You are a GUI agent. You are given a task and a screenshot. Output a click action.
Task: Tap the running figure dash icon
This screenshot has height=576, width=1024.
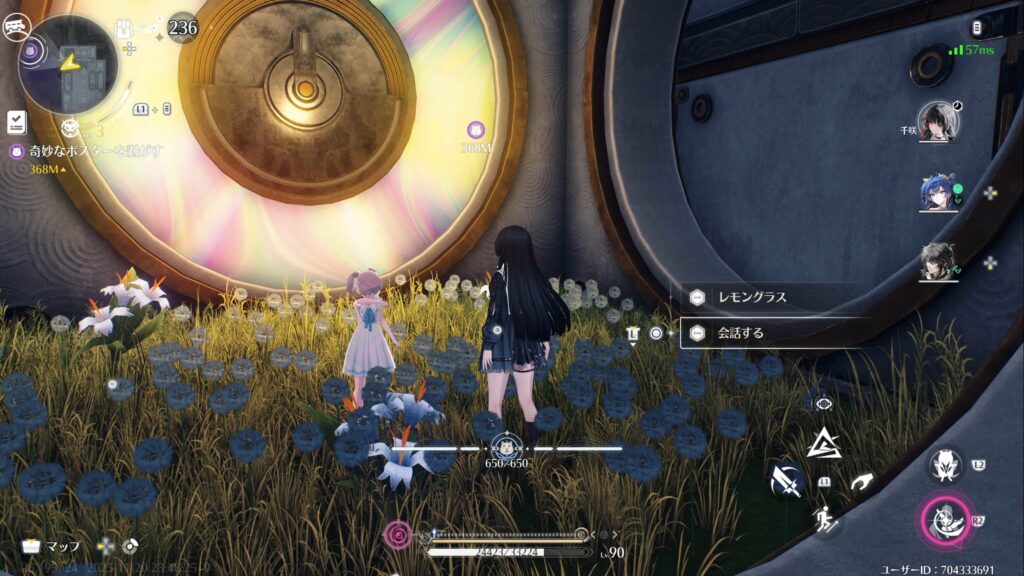pos(826,518)
